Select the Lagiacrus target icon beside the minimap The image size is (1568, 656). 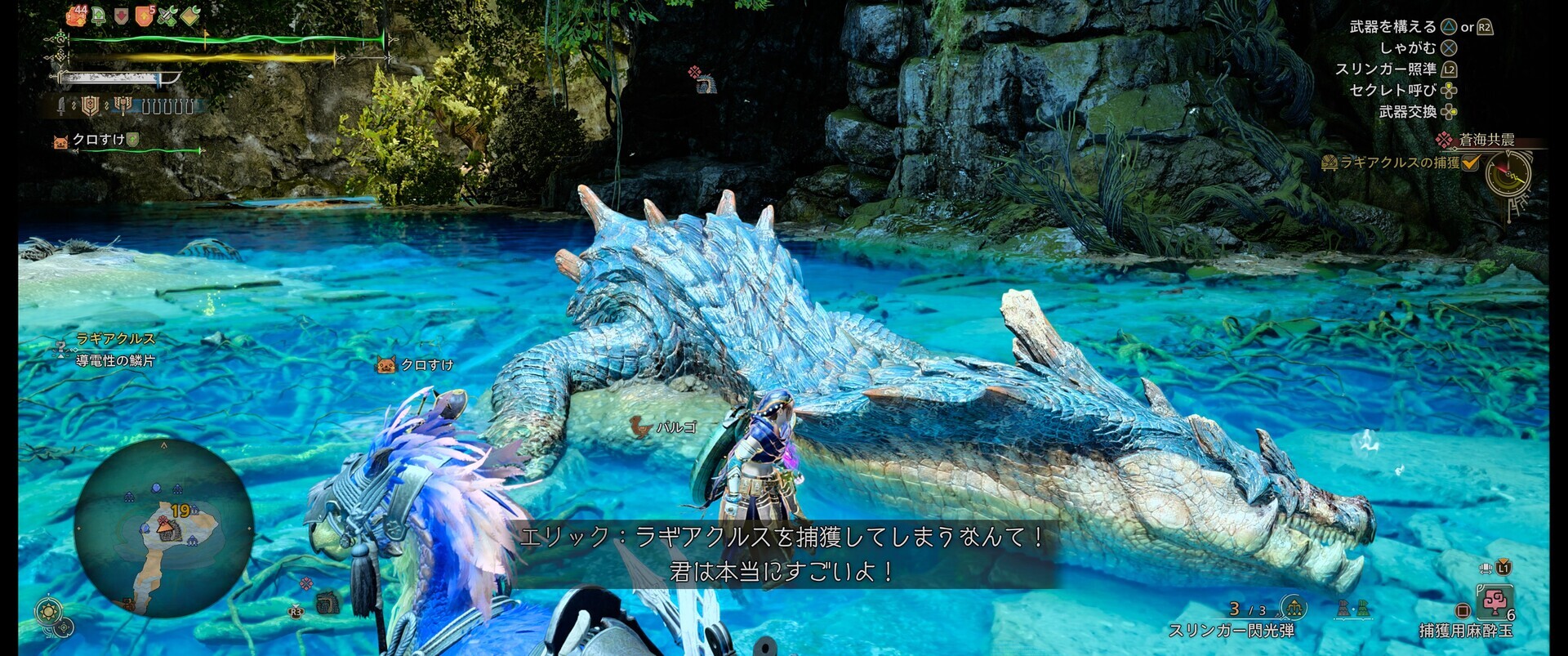(x=327, y=602)
